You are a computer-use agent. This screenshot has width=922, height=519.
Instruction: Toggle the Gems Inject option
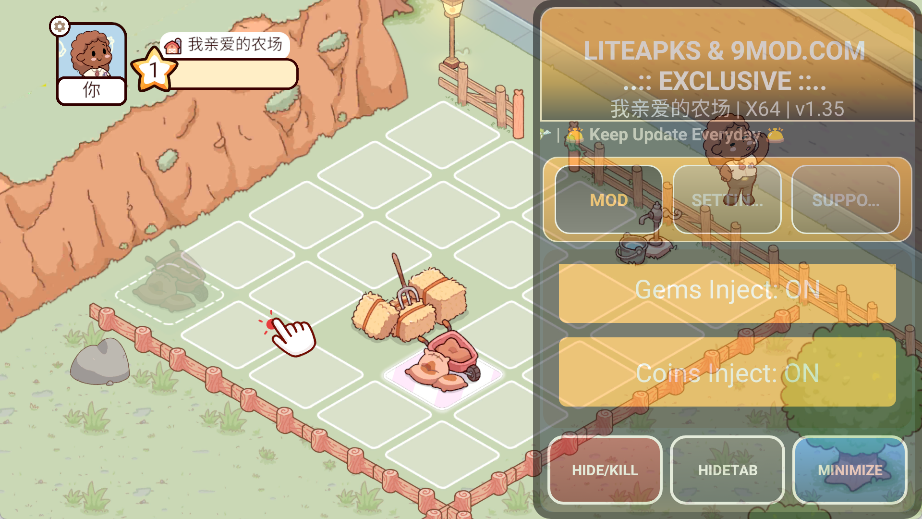click(x=727, y=291)
